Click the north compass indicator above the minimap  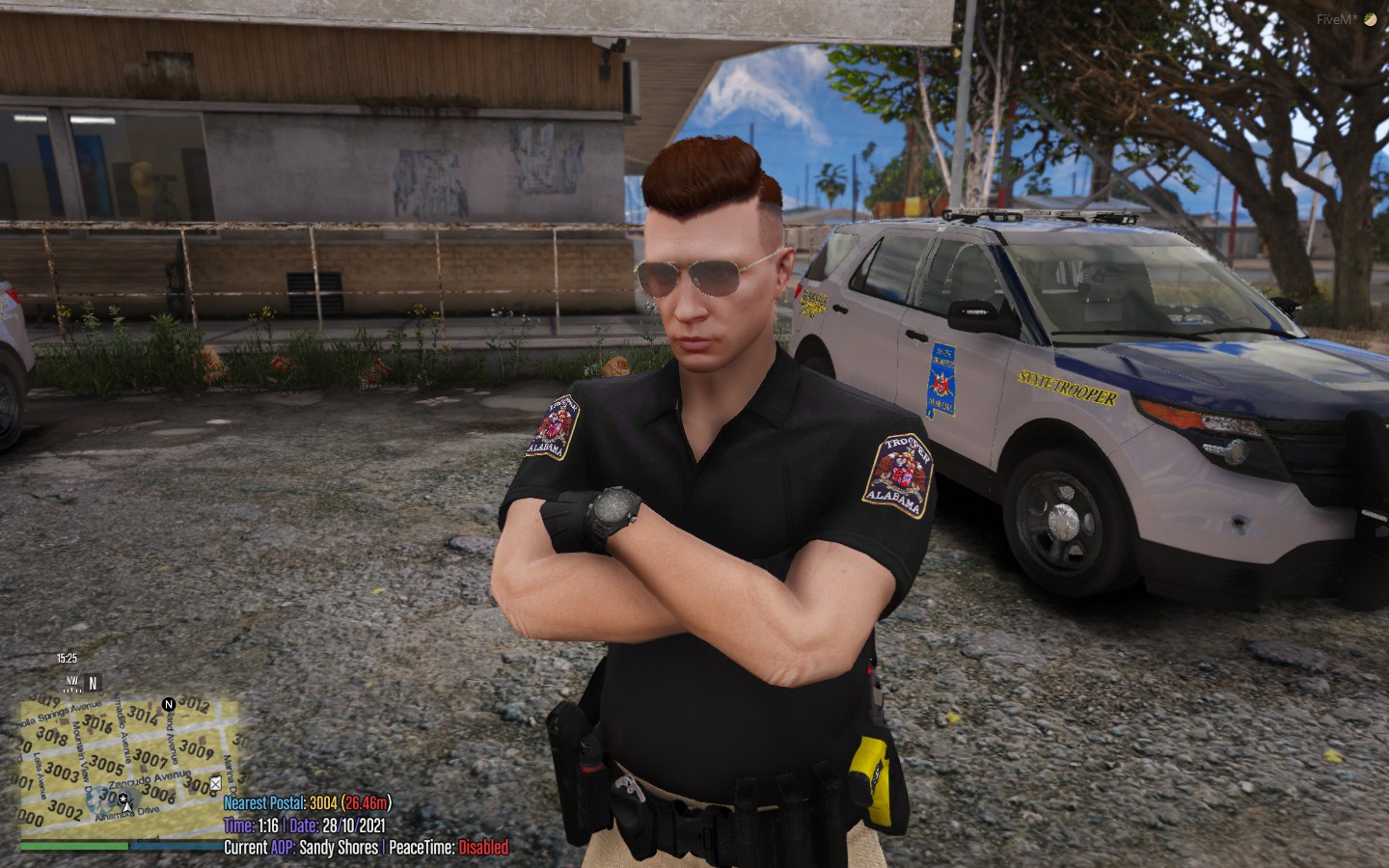[x=93, y=684]
